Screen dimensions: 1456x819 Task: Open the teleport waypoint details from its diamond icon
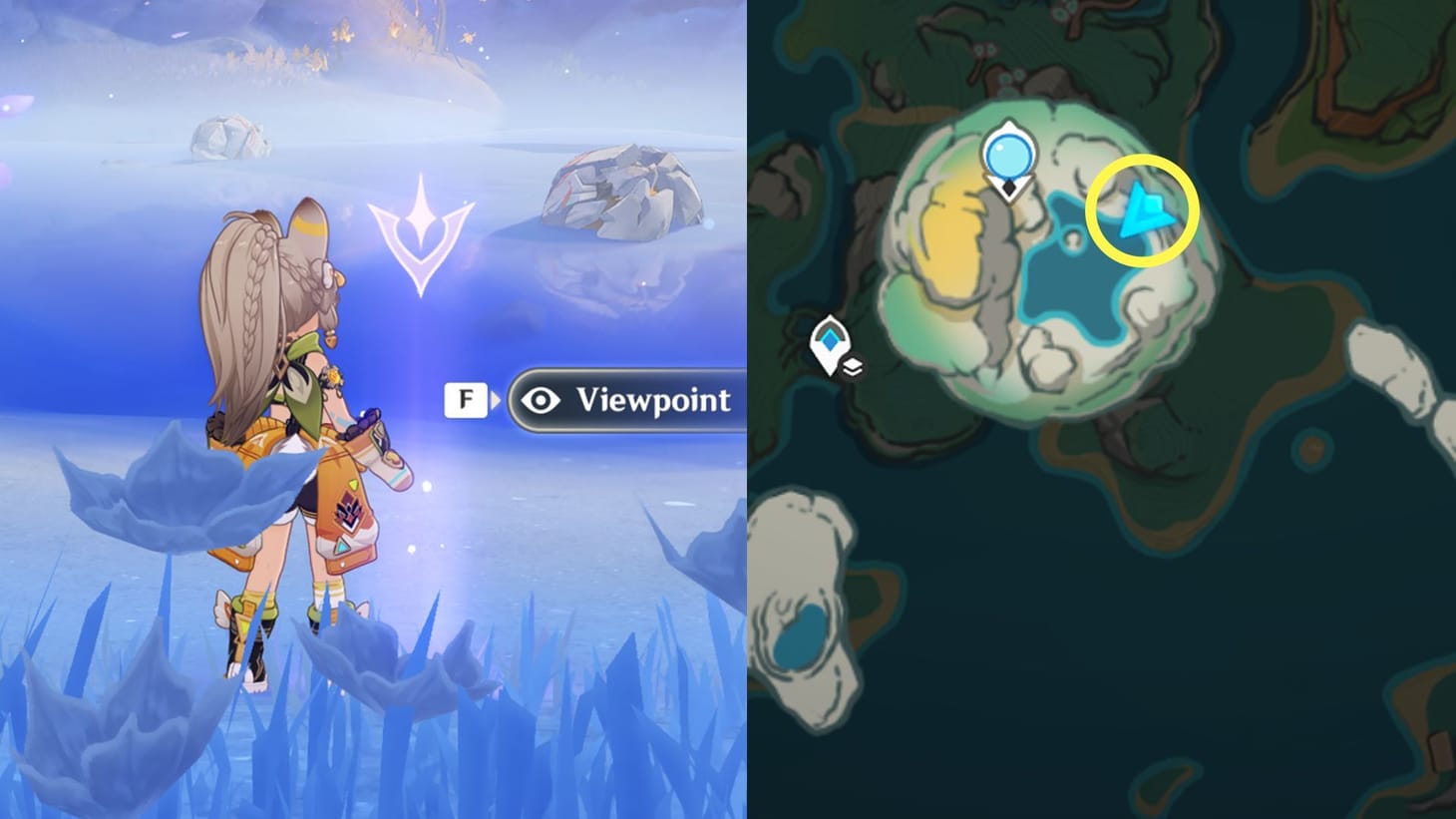(x=832, y=339)
